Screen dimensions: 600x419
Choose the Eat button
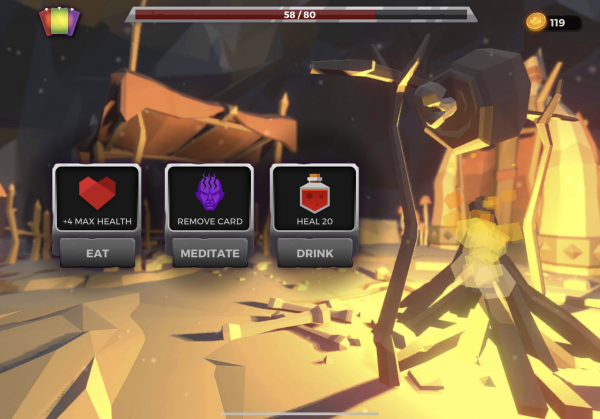coord(97,253)
